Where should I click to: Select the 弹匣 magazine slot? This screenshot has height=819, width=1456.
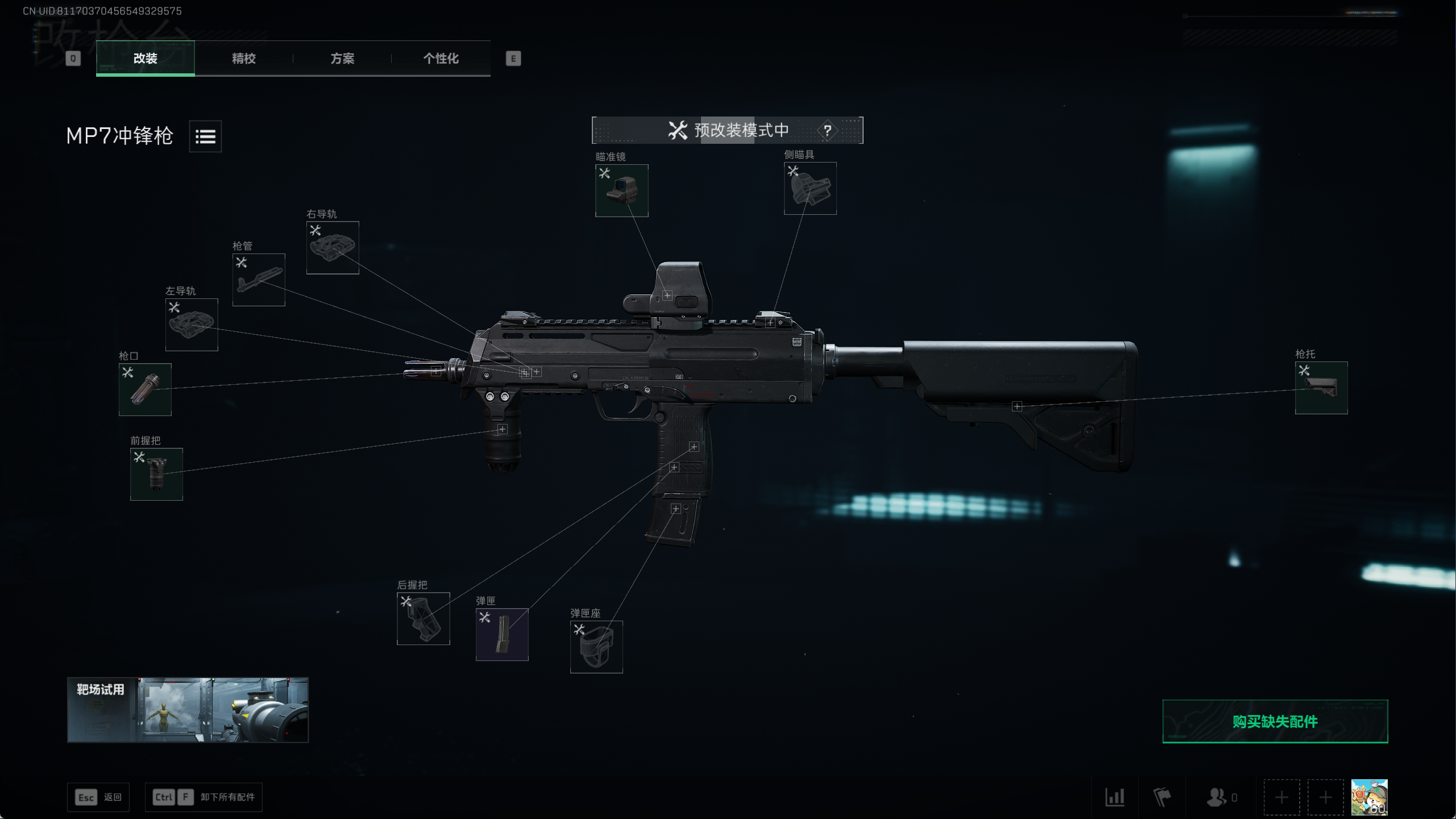coord(501,634)
